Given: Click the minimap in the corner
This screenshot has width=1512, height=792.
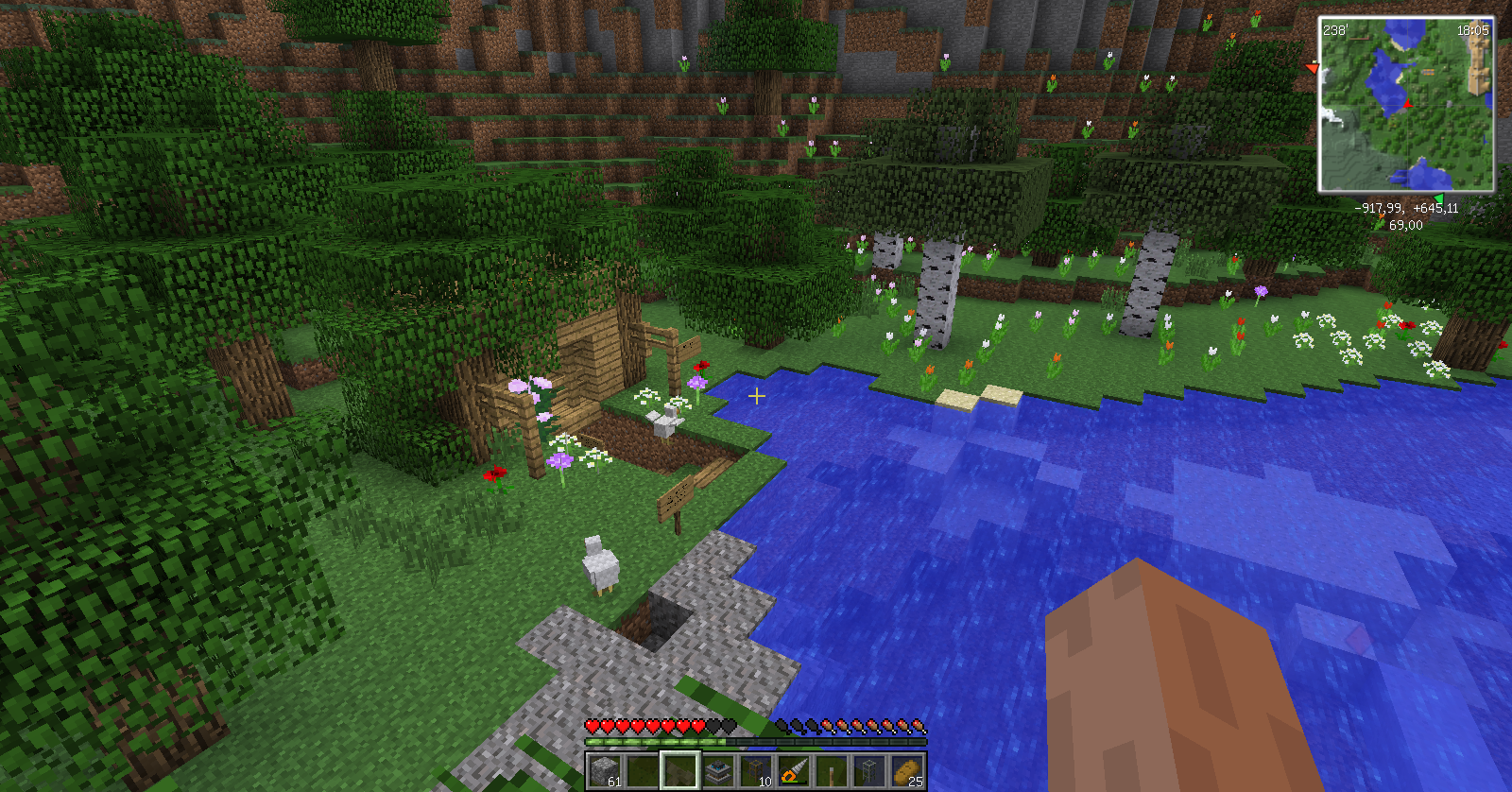Looking at the screenshot, I should pyautogui.click(x=1406, y=104).
